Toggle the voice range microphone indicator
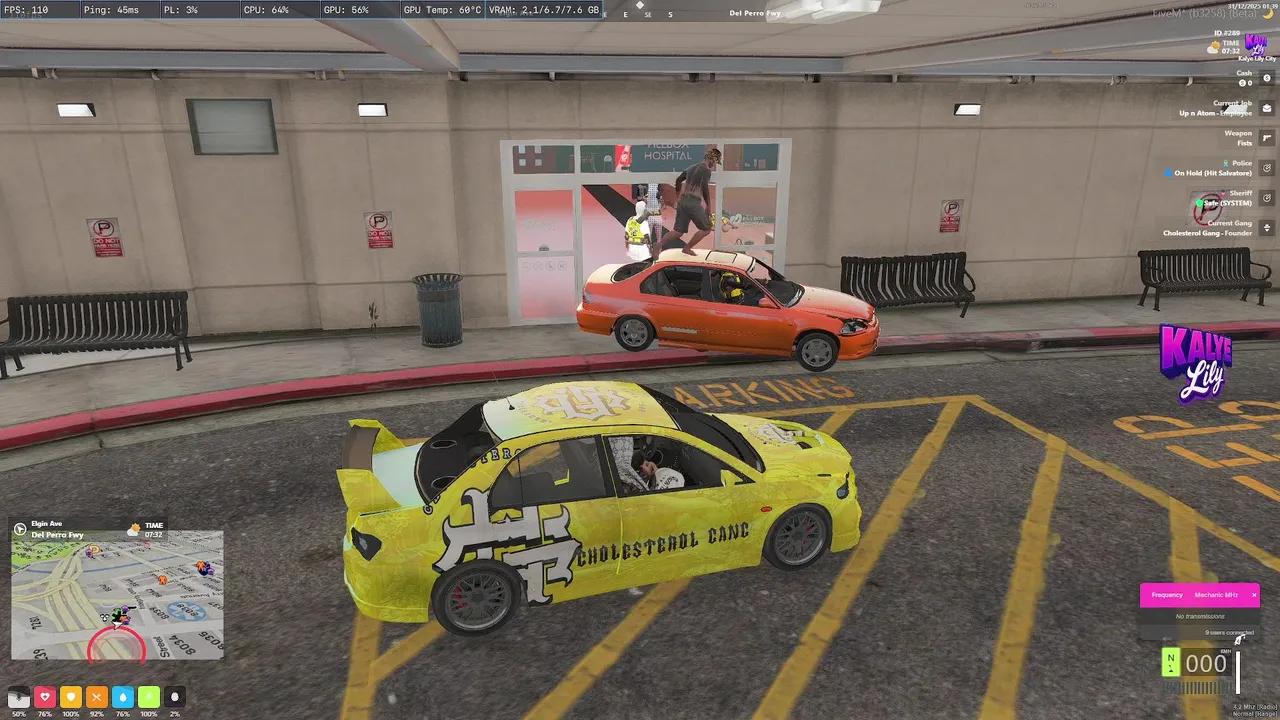 click(176, 697)
